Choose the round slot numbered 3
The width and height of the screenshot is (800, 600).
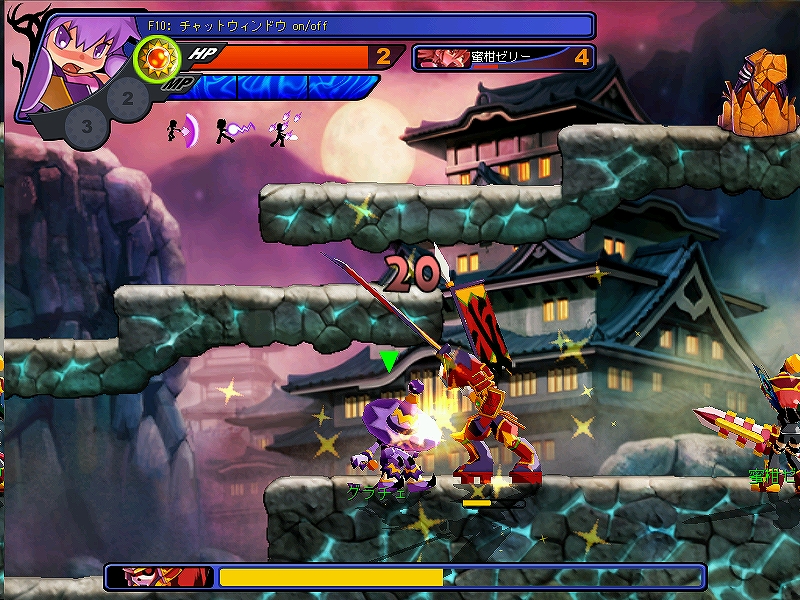click(87, 126)
